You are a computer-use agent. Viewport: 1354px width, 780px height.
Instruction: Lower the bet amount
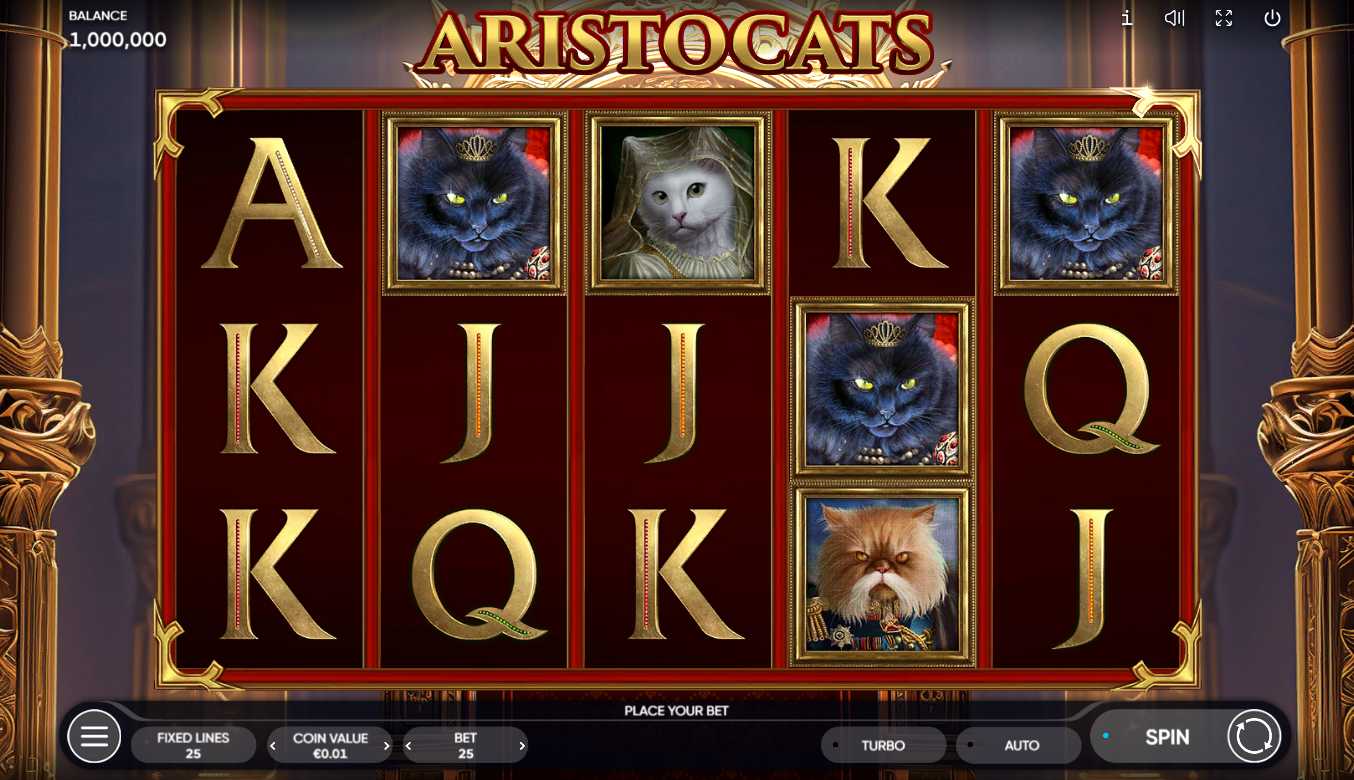[x=408, y=746]
